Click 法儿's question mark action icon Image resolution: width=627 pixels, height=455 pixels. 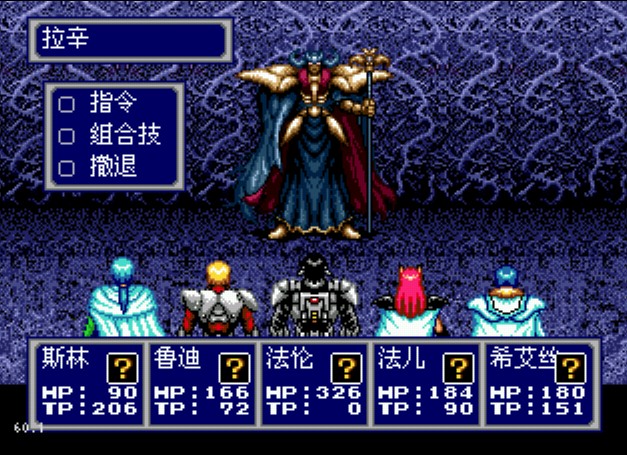pyautogui.click(x=457, y=367)
